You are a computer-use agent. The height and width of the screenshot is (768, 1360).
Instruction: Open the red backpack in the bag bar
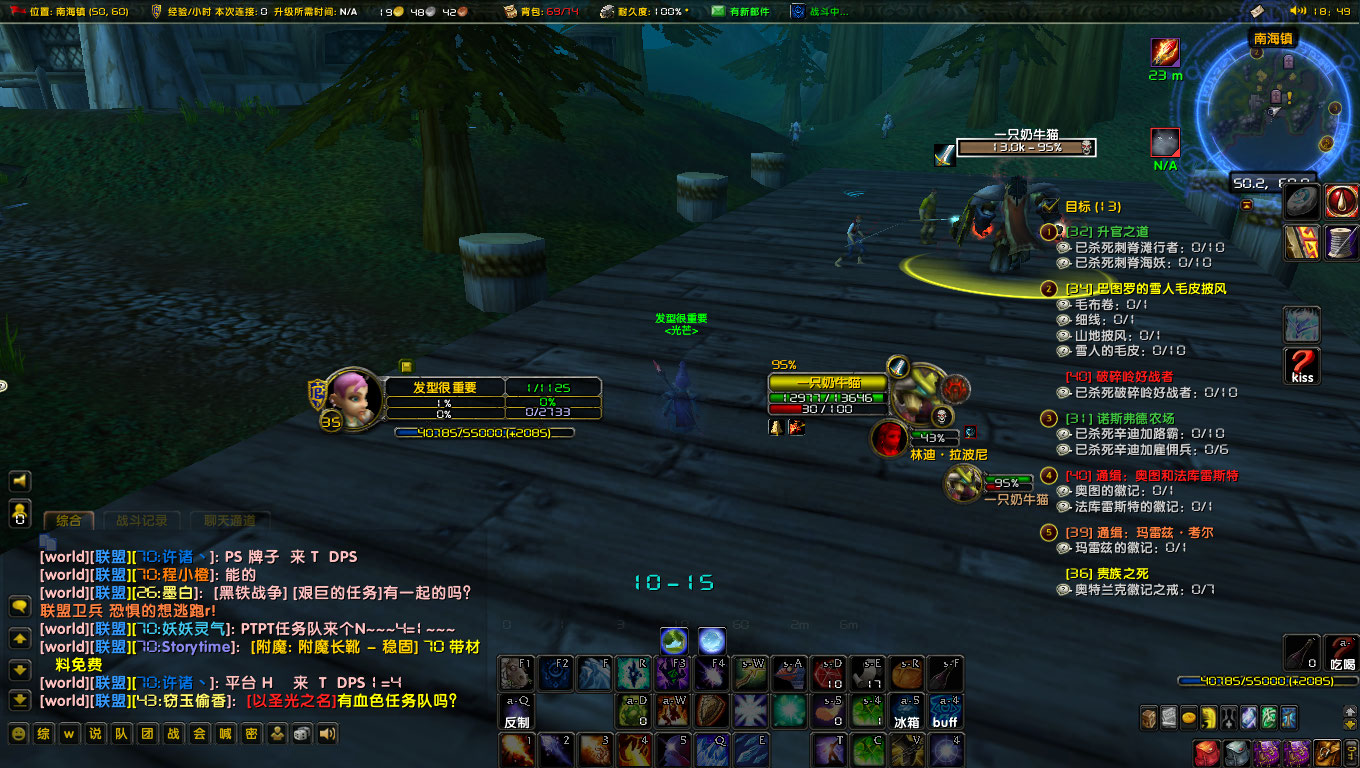(x=1208, y=752)
